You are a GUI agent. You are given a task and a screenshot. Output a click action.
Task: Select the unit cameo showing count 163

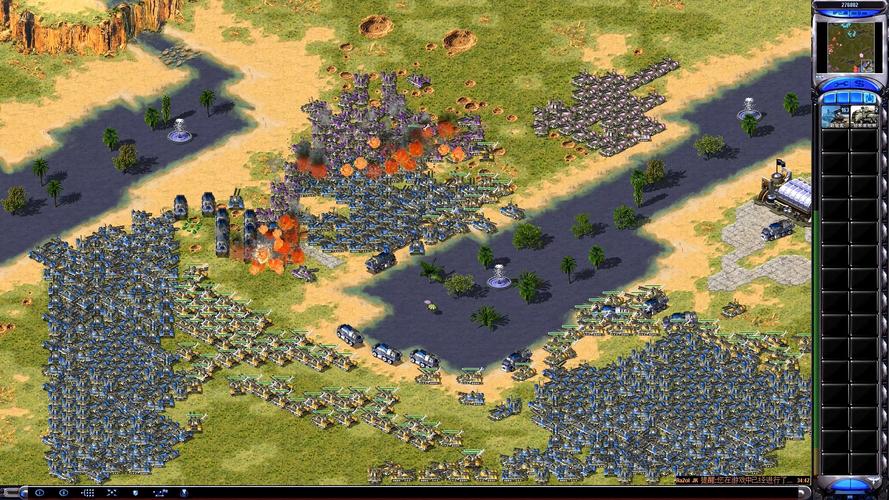point(835,116)
